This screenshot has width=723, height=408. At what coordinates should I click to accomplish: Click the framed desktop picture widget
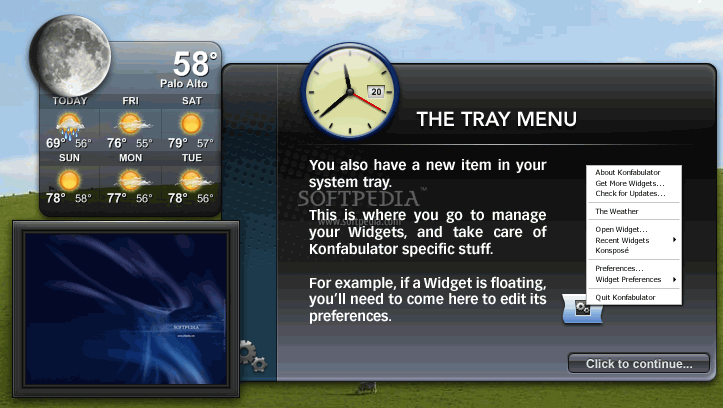click(x=125, y=306)
